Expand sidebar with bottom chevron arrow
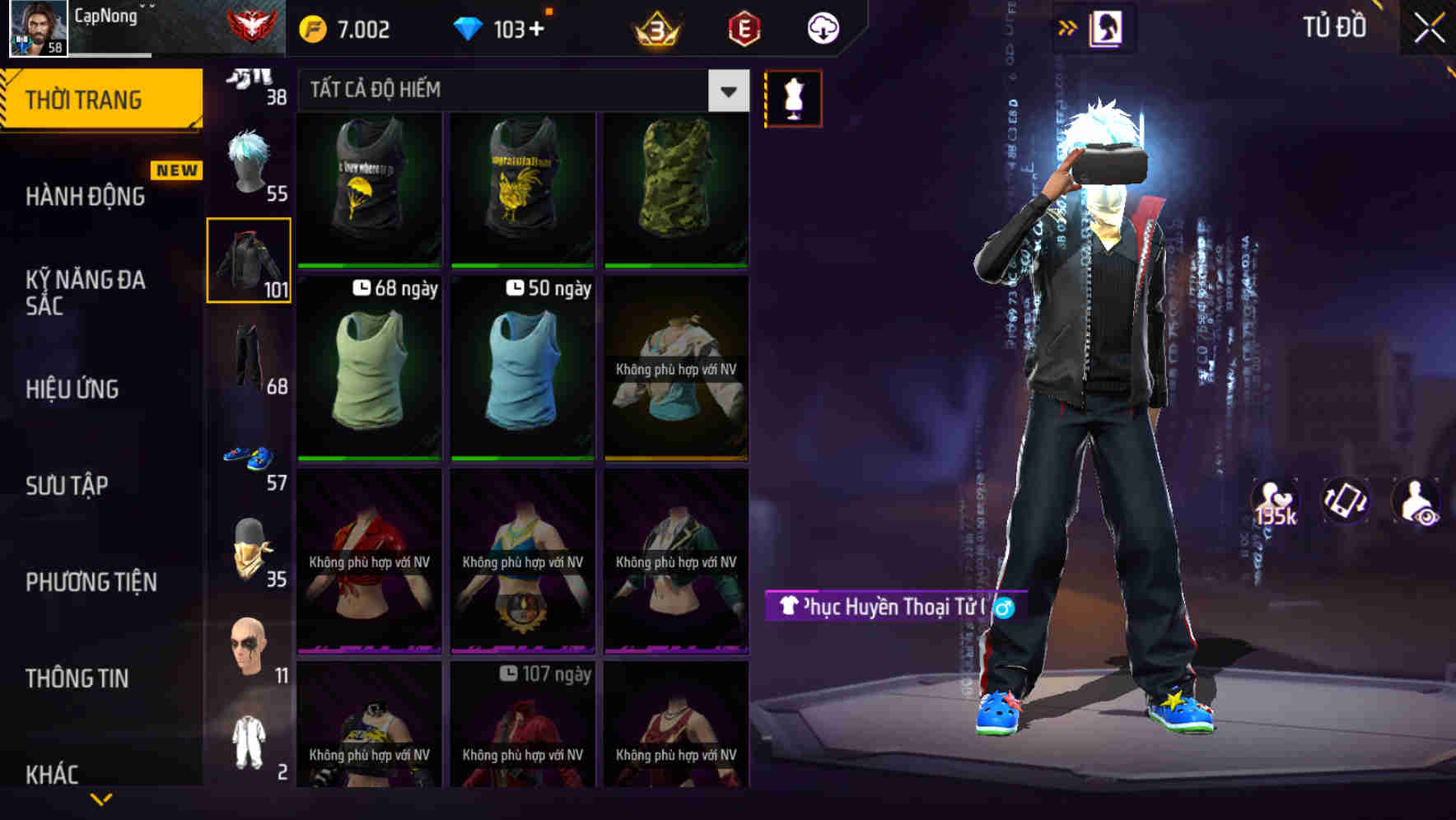The height and width of the screenshot is (820, 1456). [101, 798]
